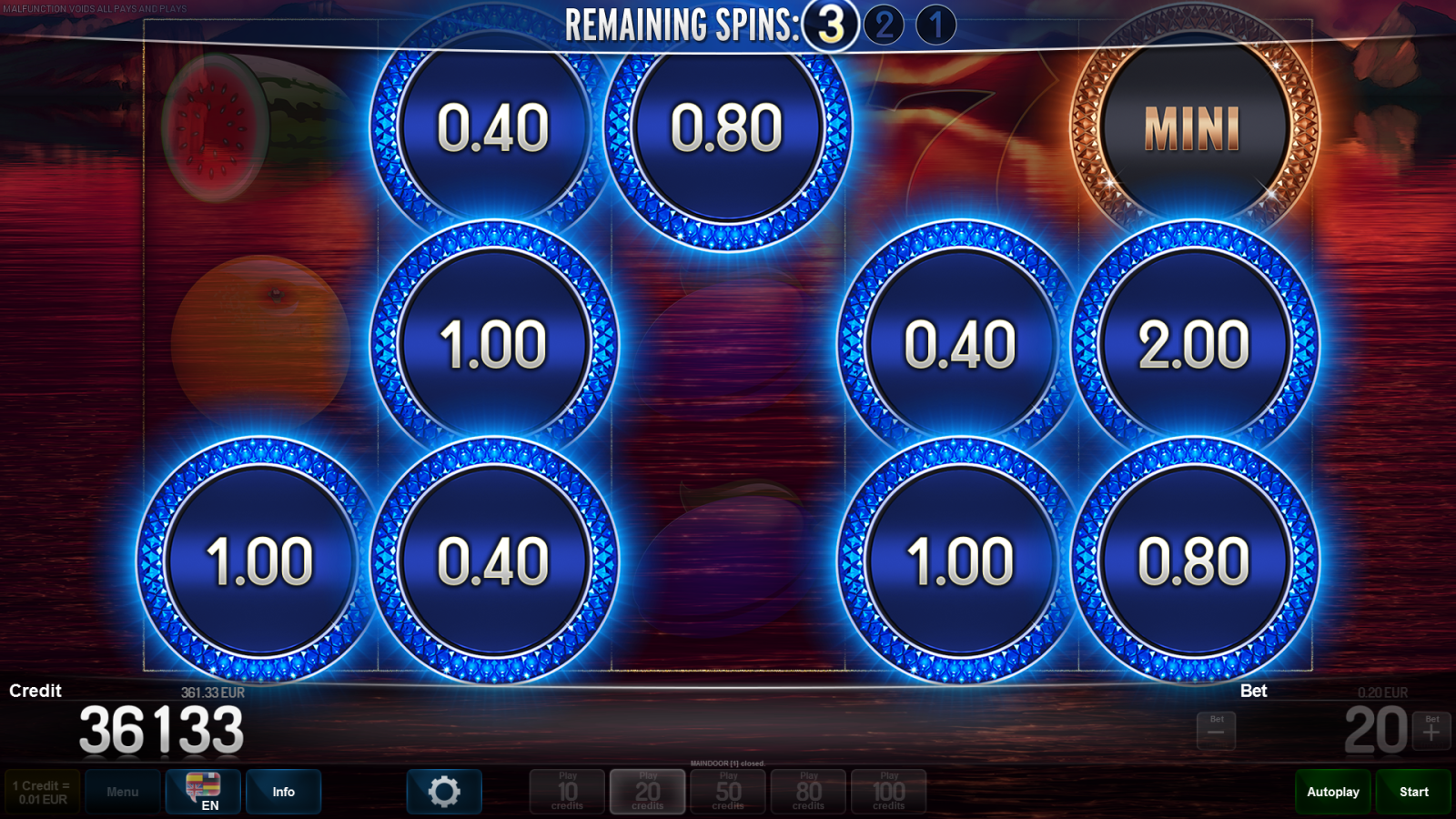Choose the Play 50 credits option
The width and height of the screenshot is (1456, 819).
(x=728, y=792)
